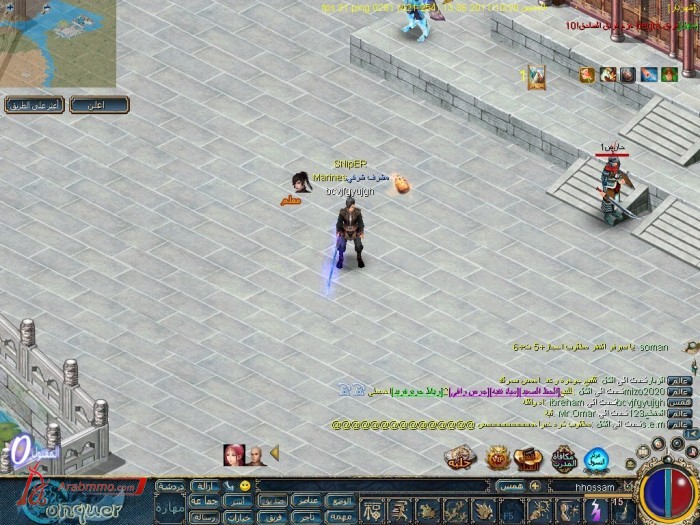700x525 pixels.
Task: Select the red-haired character portrait
Action: pos(234,455)
